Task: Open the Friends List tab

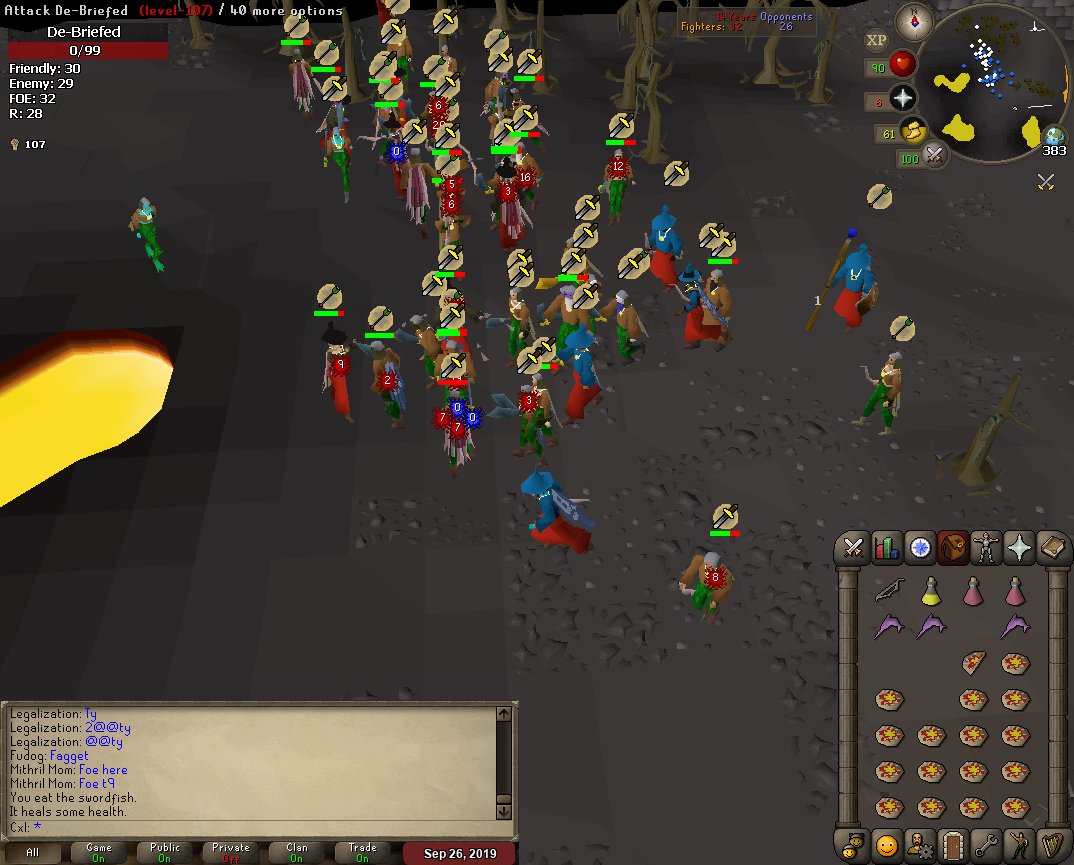Action: pyautogui.click(x=886, y=844)
